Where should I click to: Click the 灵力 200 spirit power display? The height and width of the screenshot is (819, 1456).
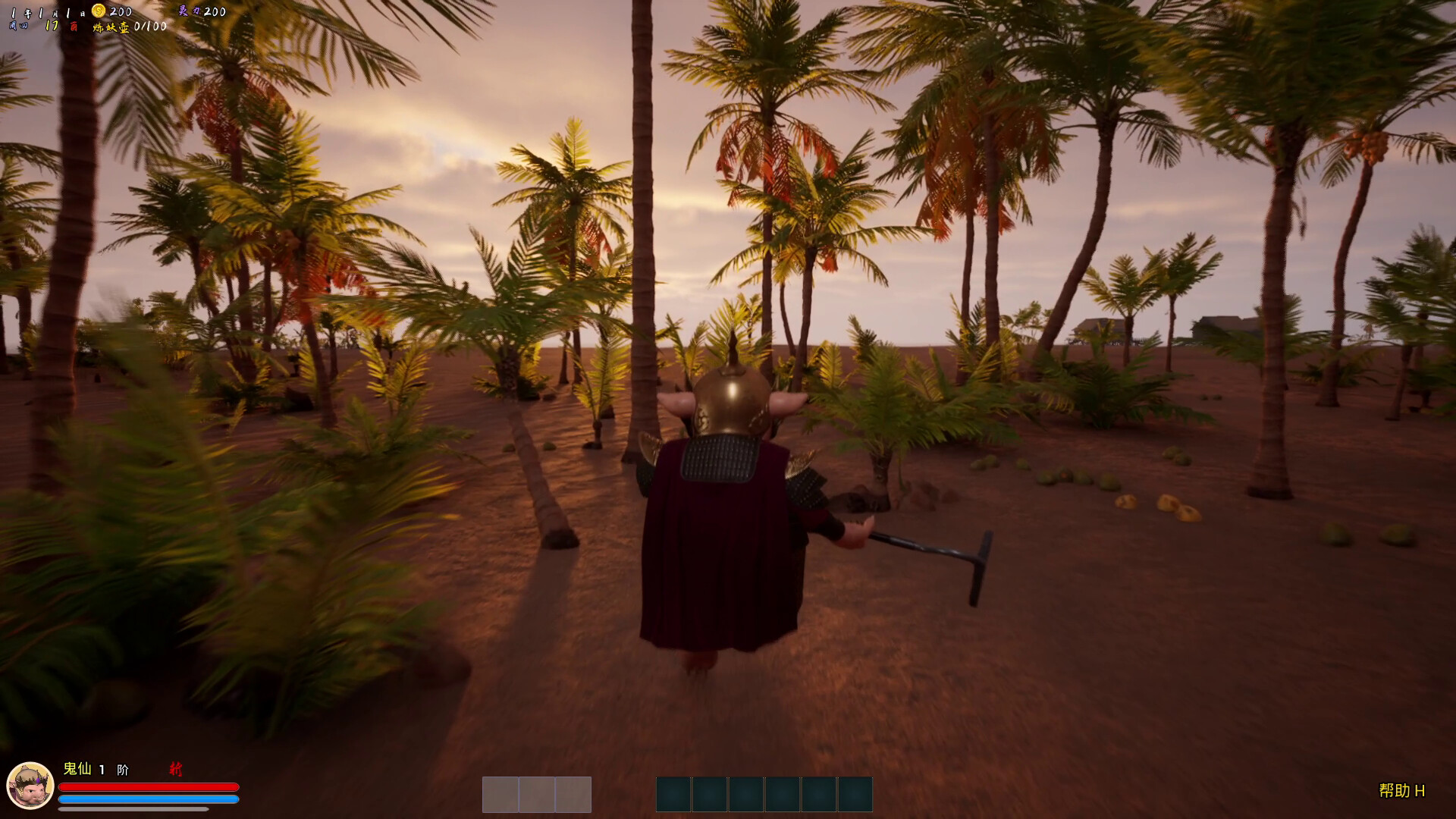point(203,11)
